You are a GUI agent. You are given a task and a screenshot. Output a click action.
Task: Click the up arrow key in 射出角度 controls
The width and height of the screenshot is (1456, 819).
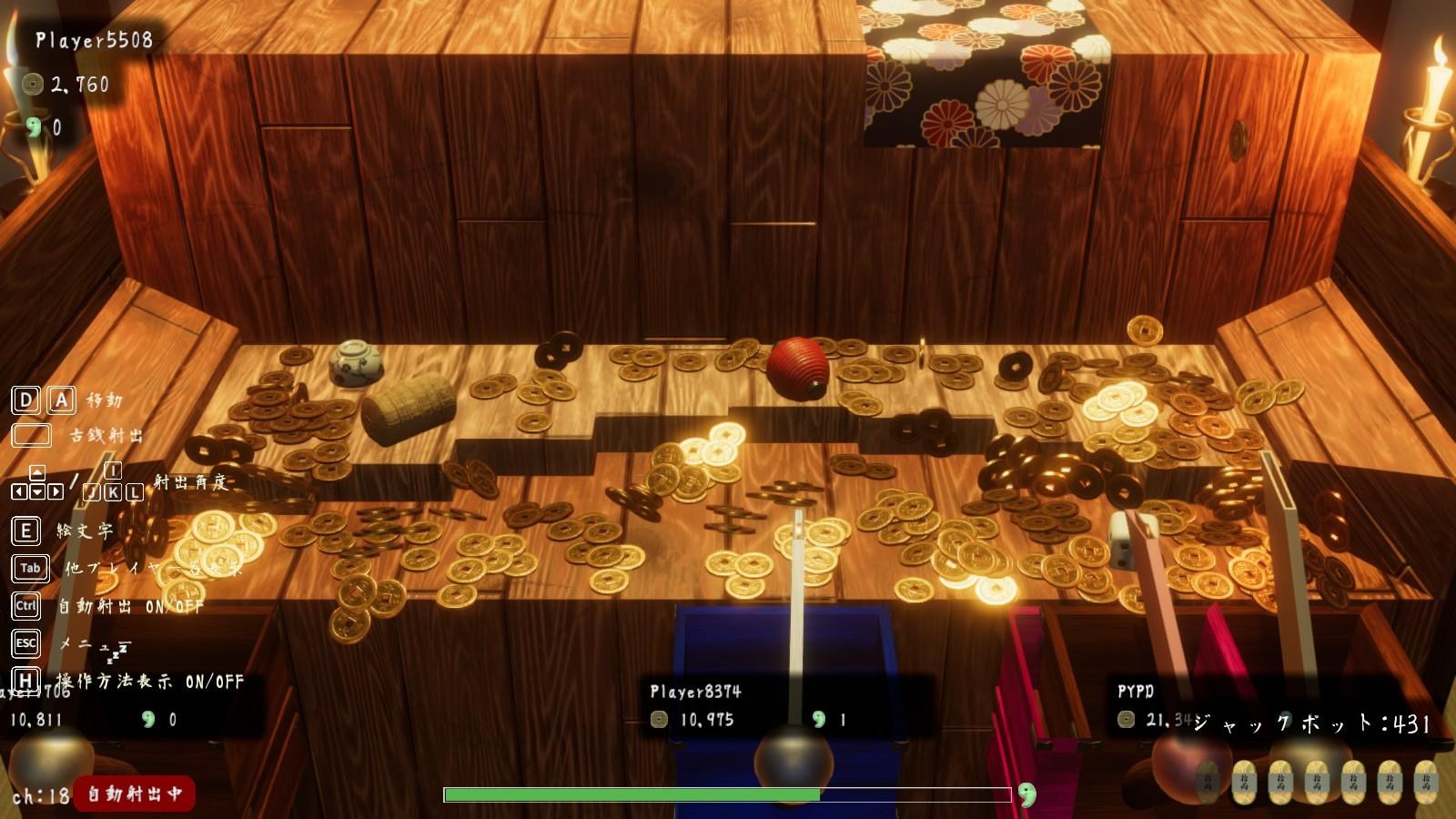tap(37, 470)
